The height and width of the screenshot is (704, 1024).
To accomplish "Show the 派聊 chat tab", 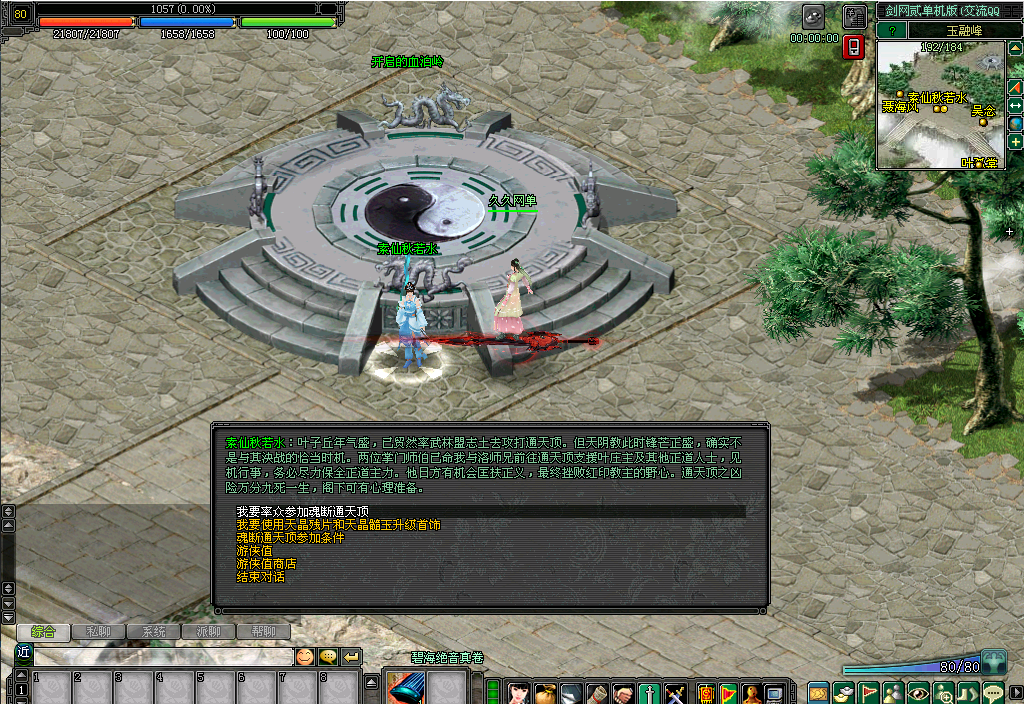I will click(x=208, y=632).
